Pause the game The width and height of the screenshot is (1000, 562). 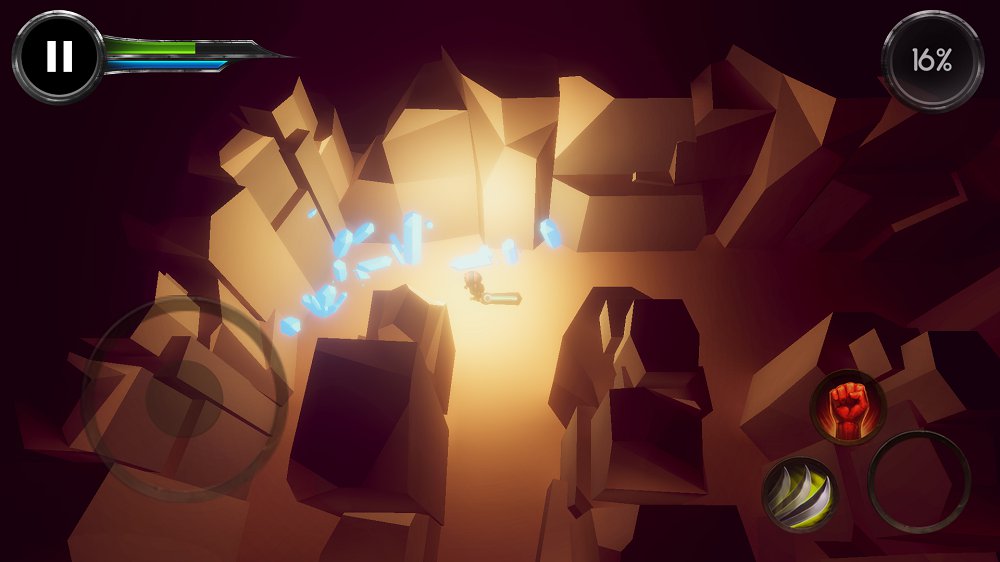[59, 56]
